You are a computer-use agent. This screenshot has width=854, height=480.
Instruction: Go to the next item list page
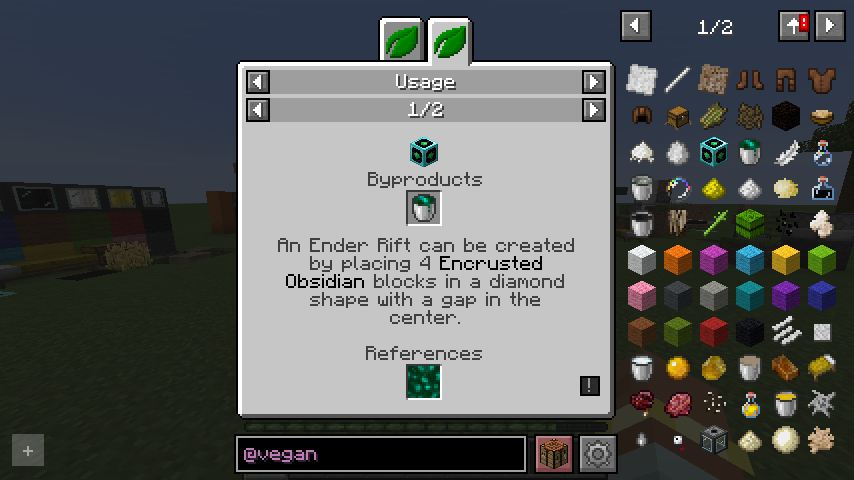click(x=830, y=26)
